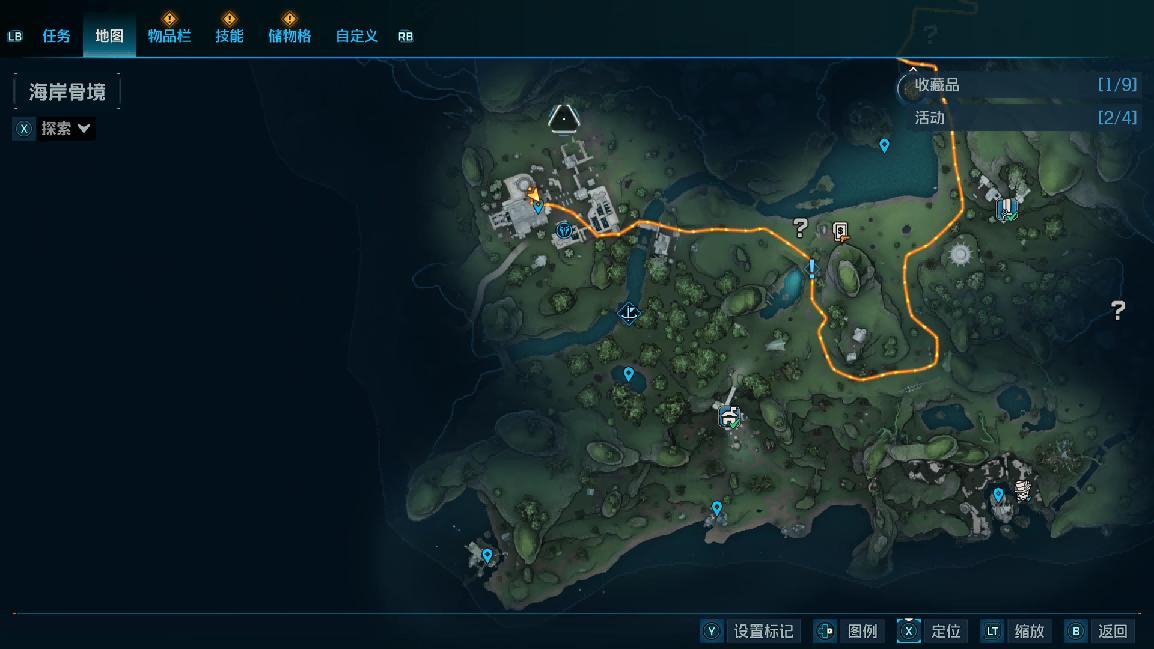Expand the 探索 exploration filter dropdown
Viewport: 1154px width, 649px height.
pyautogui.click(x=65, y=128)
